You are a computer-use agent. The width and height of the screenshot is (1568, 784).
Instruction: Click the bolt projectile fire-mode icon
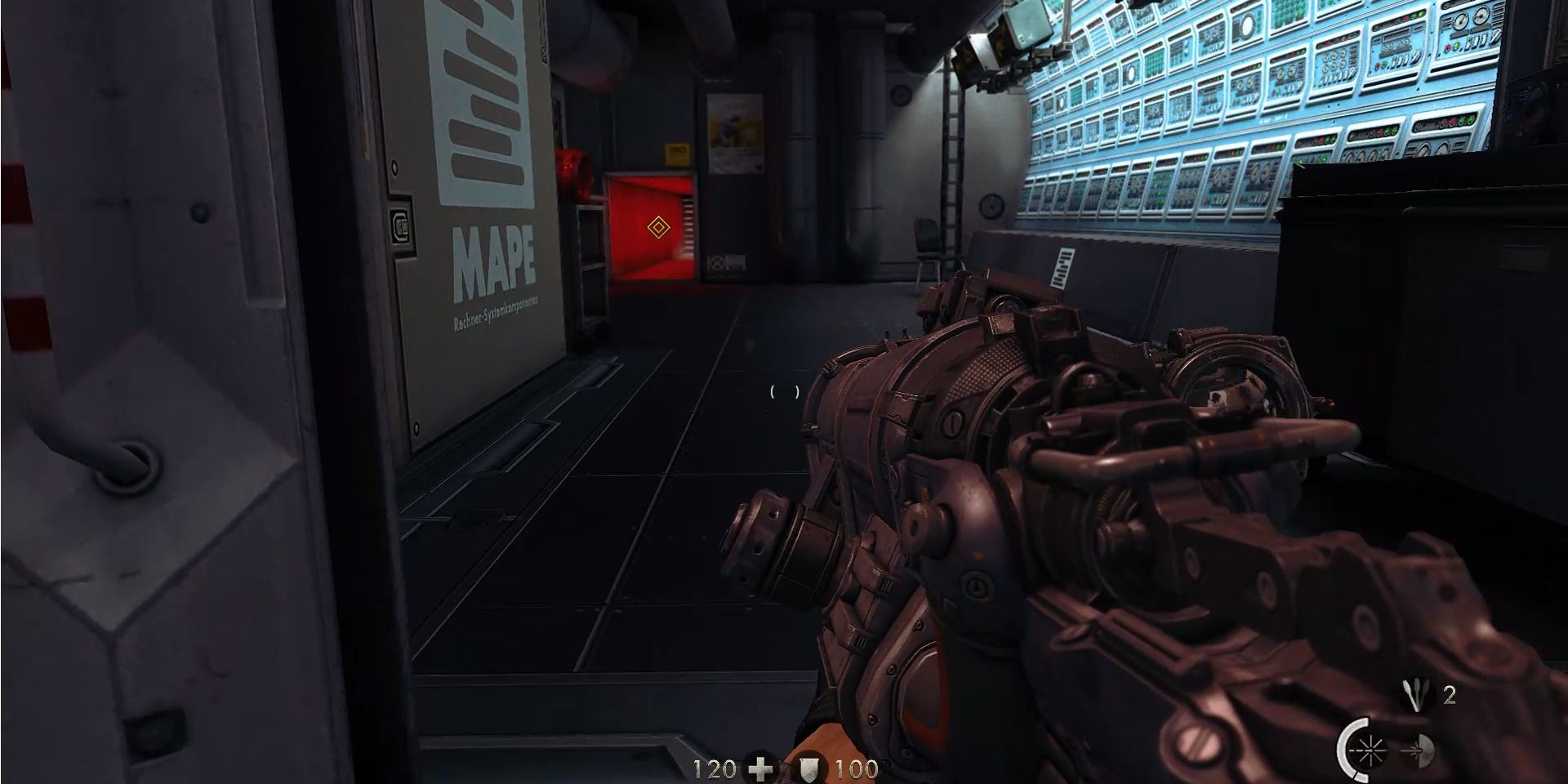tap(1417, 751)
